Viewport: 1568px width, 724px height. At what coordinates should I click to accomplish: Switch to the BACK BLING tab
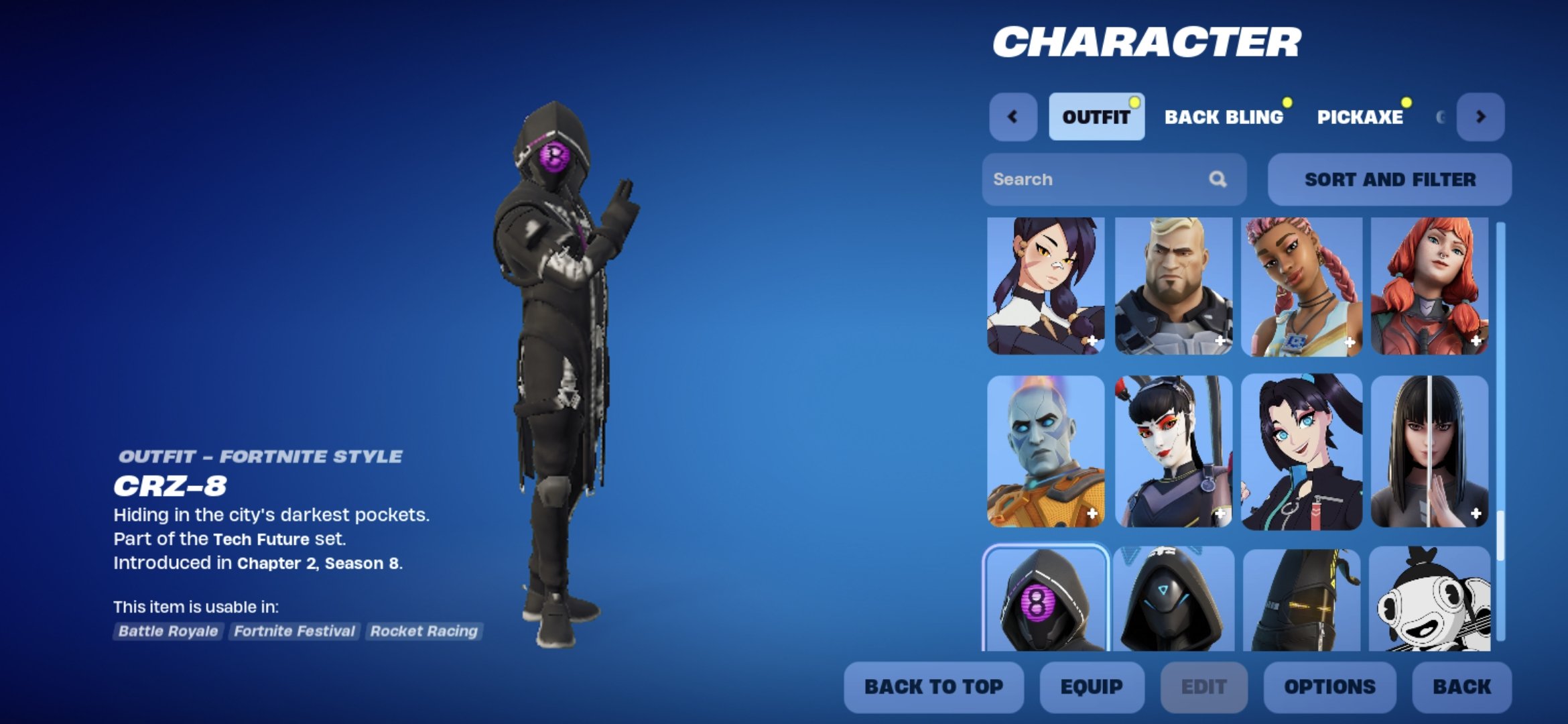(1225, 117)
